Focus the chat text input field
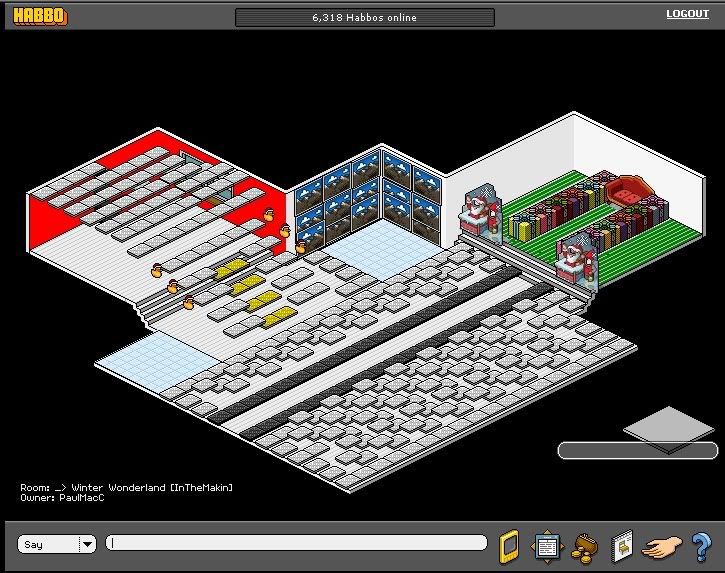 (x=297, y=543)
